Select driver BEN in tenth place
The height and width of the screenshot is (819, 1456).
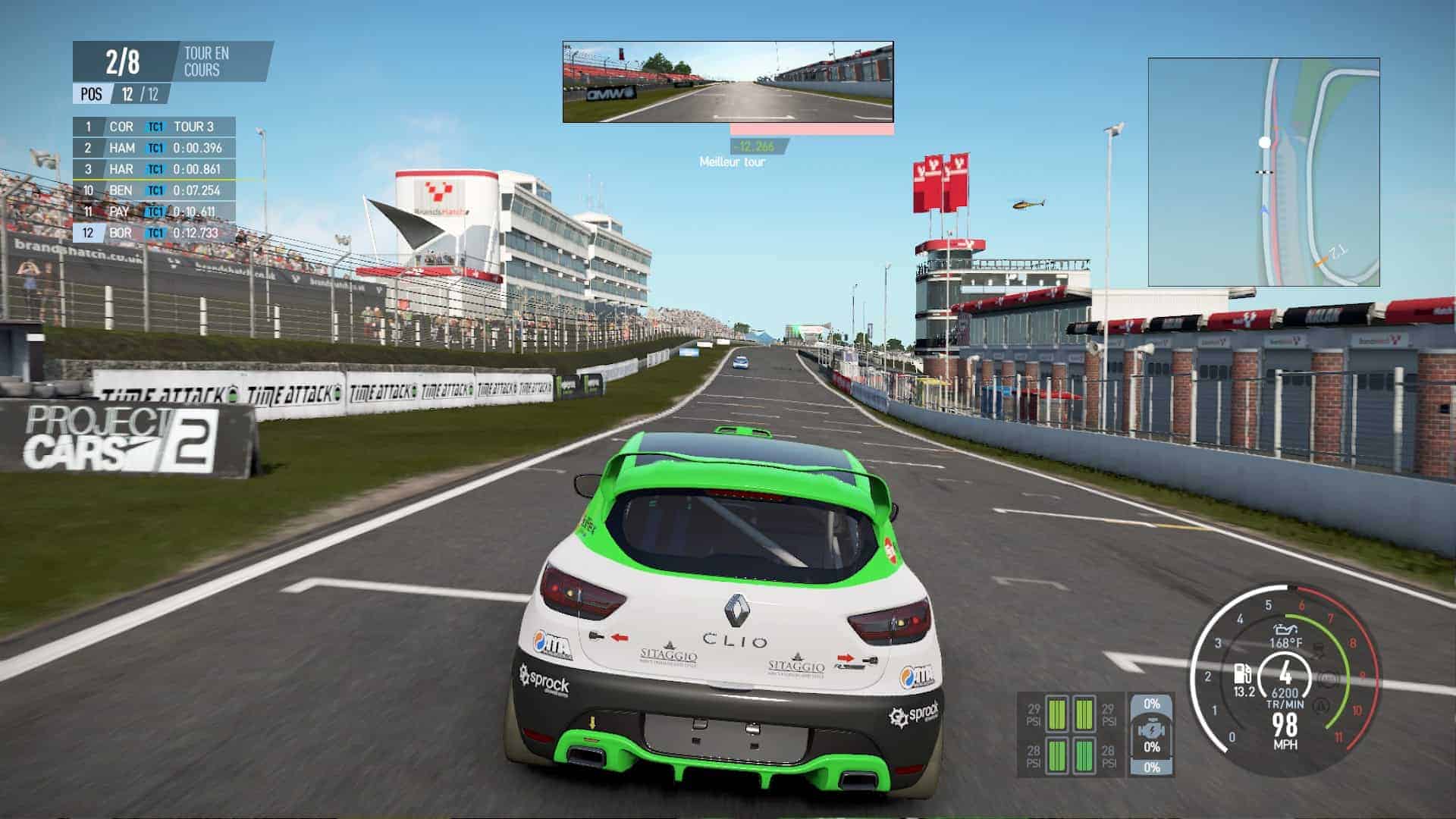pyautogui.click(x=154, y=190)
